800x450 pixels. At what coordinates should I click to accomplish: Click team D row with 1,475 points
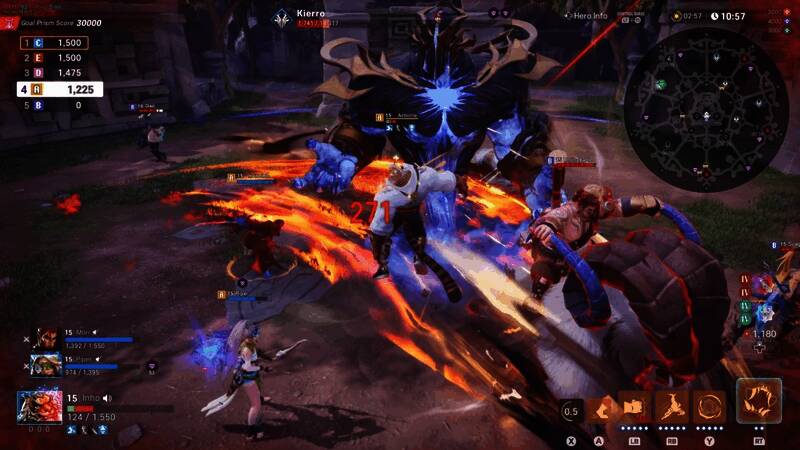[54, 73]
